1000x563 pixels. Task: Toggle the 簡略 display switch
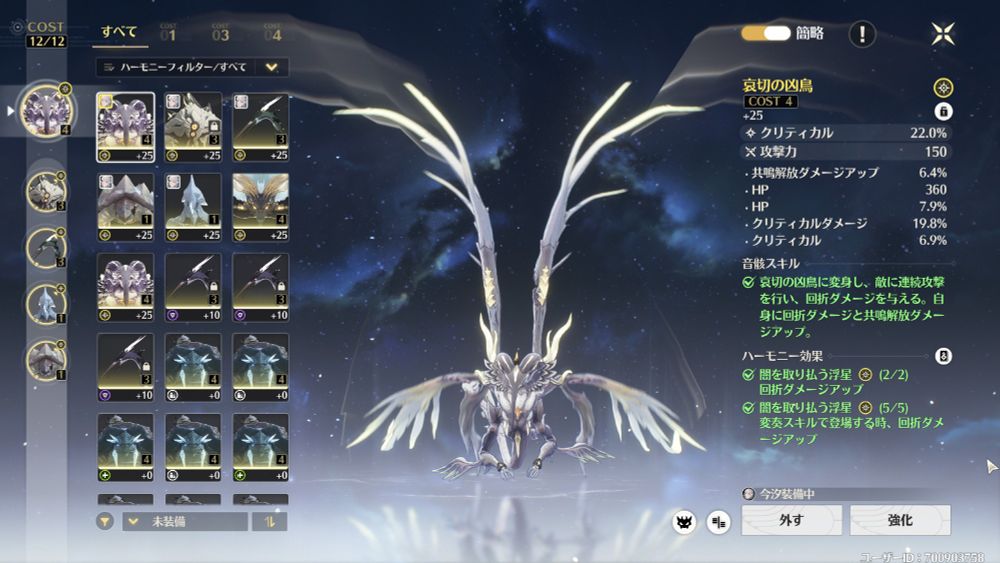(x=766, y=33)
